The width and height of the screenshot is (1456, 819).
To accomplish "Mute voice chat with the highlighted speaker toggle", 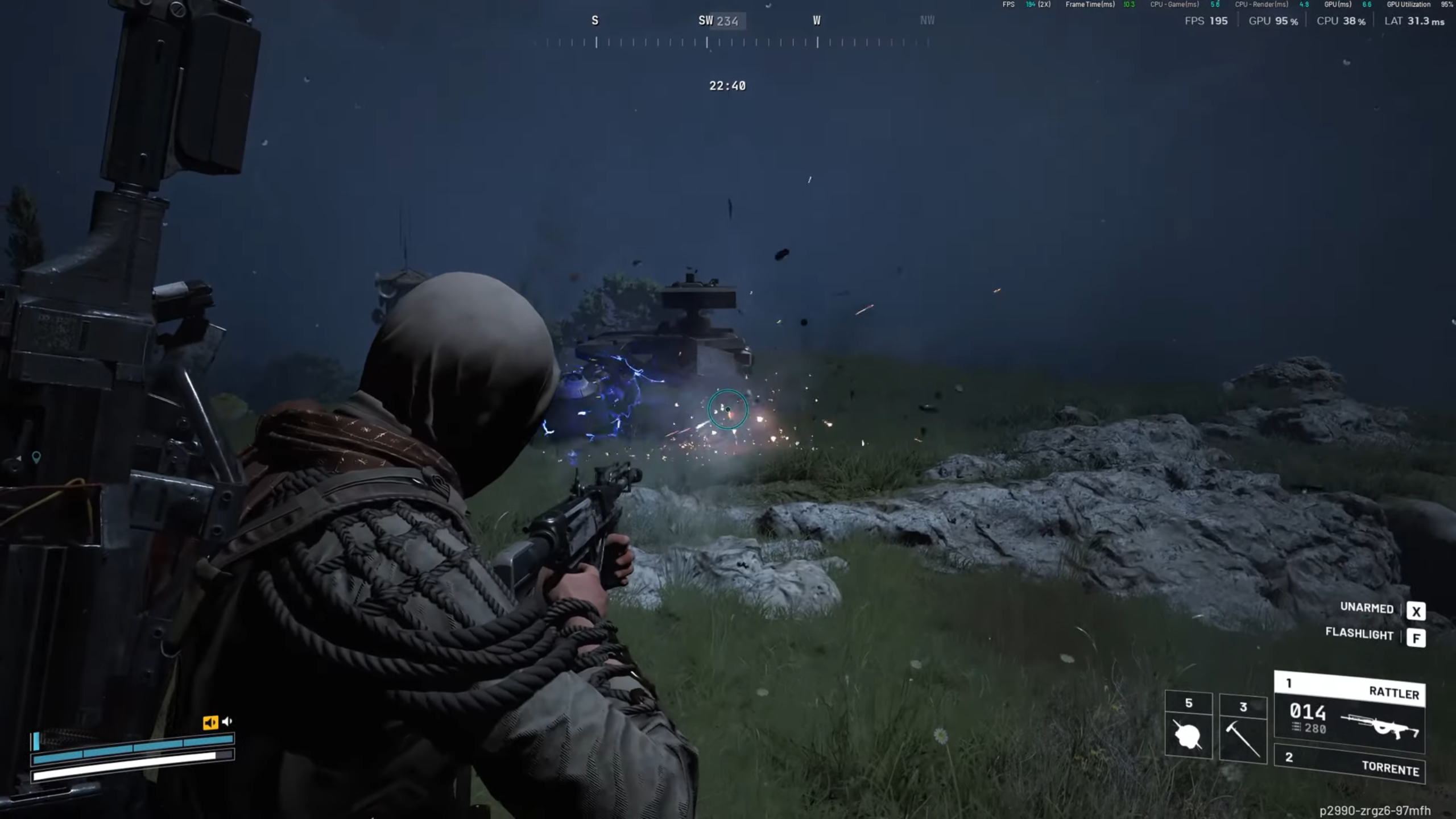I will click(210, 722).
